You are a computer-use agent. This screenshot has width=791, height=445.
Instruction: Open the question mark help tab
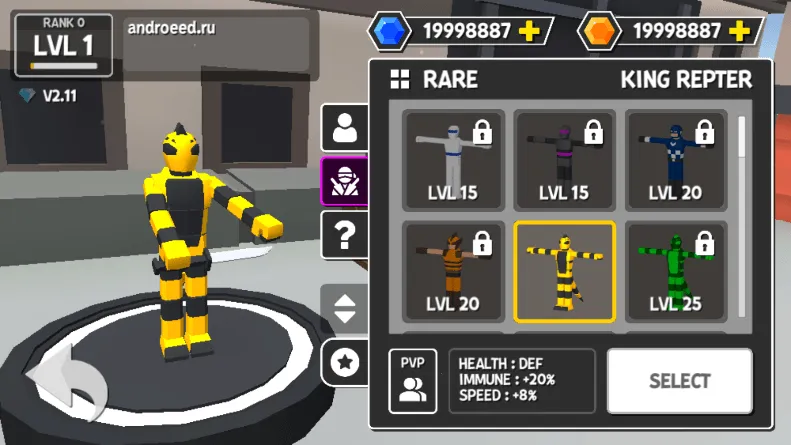(x=345, y=236)
